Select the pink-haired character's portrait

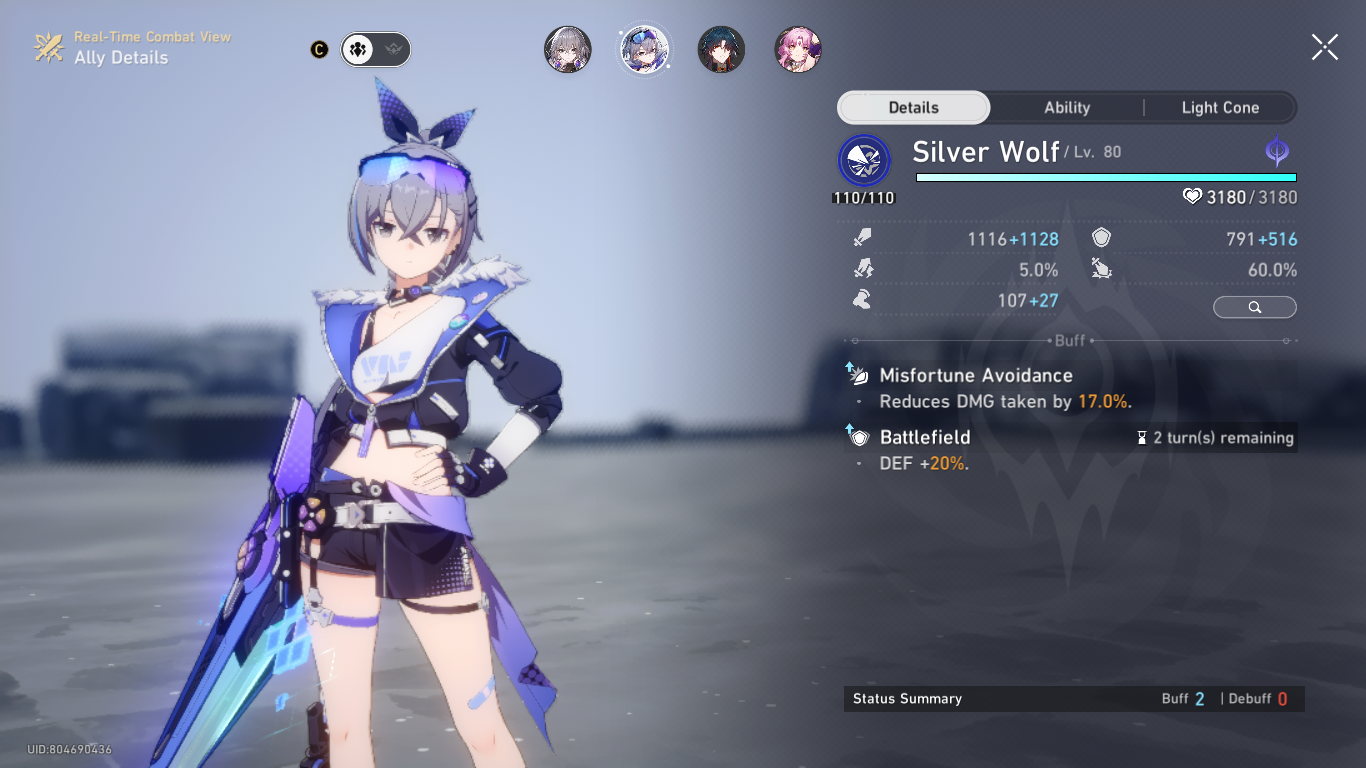pyautogui.click(x=797, y=49)
